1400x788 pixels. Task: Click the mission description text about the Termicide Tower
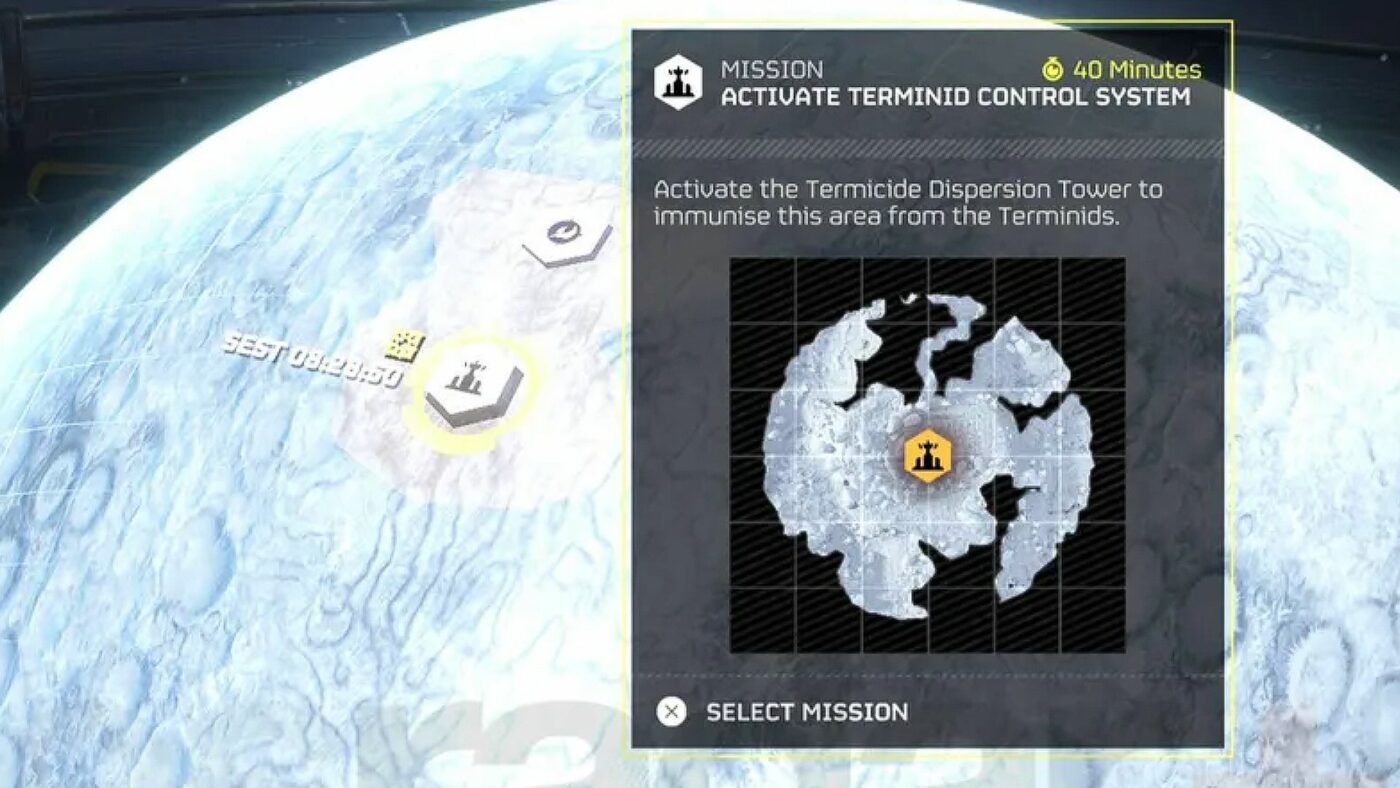pos(905,200)
